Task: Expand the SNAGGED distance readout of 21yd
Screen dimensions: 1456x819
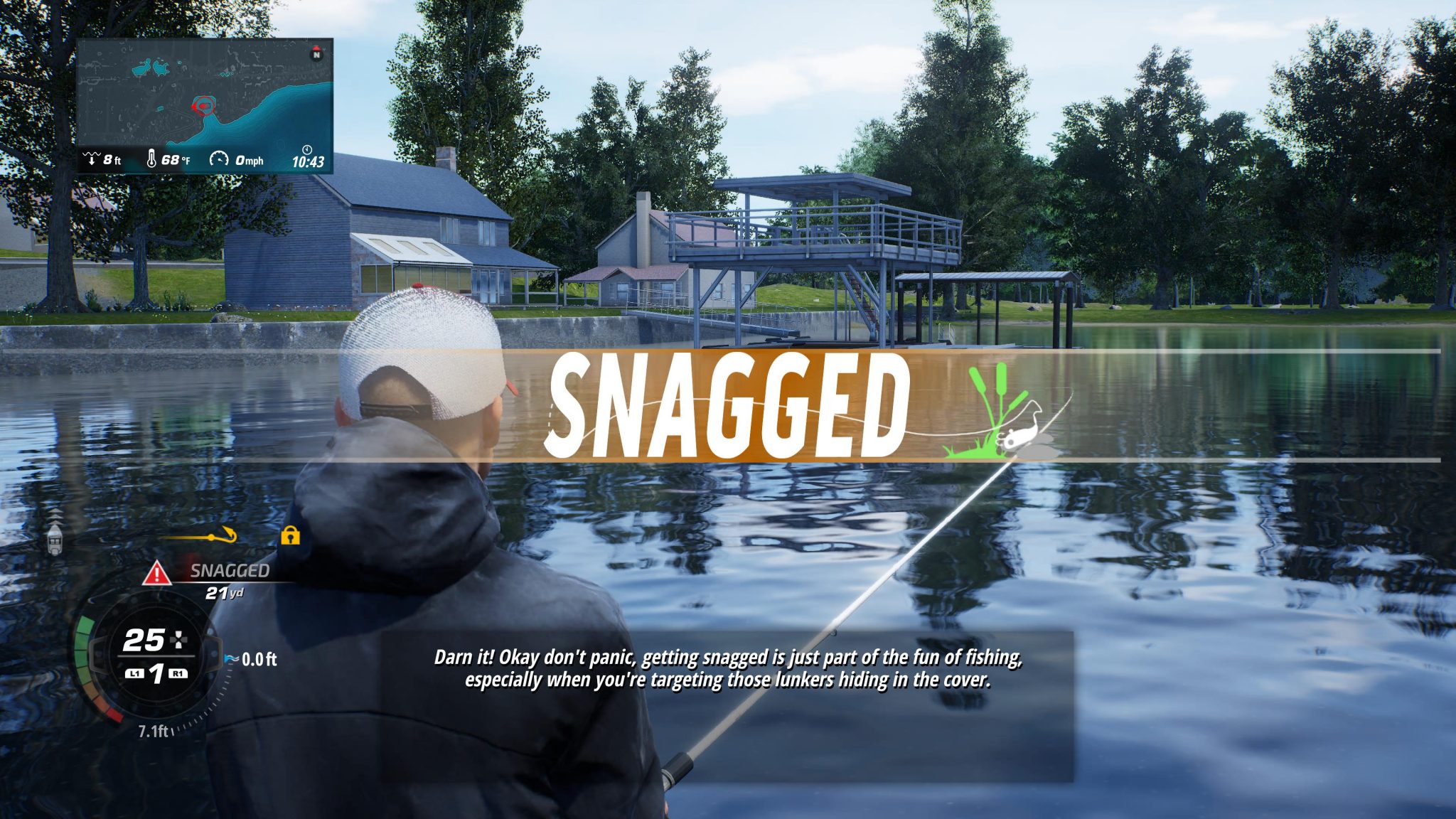Action: tap(225, 594)
